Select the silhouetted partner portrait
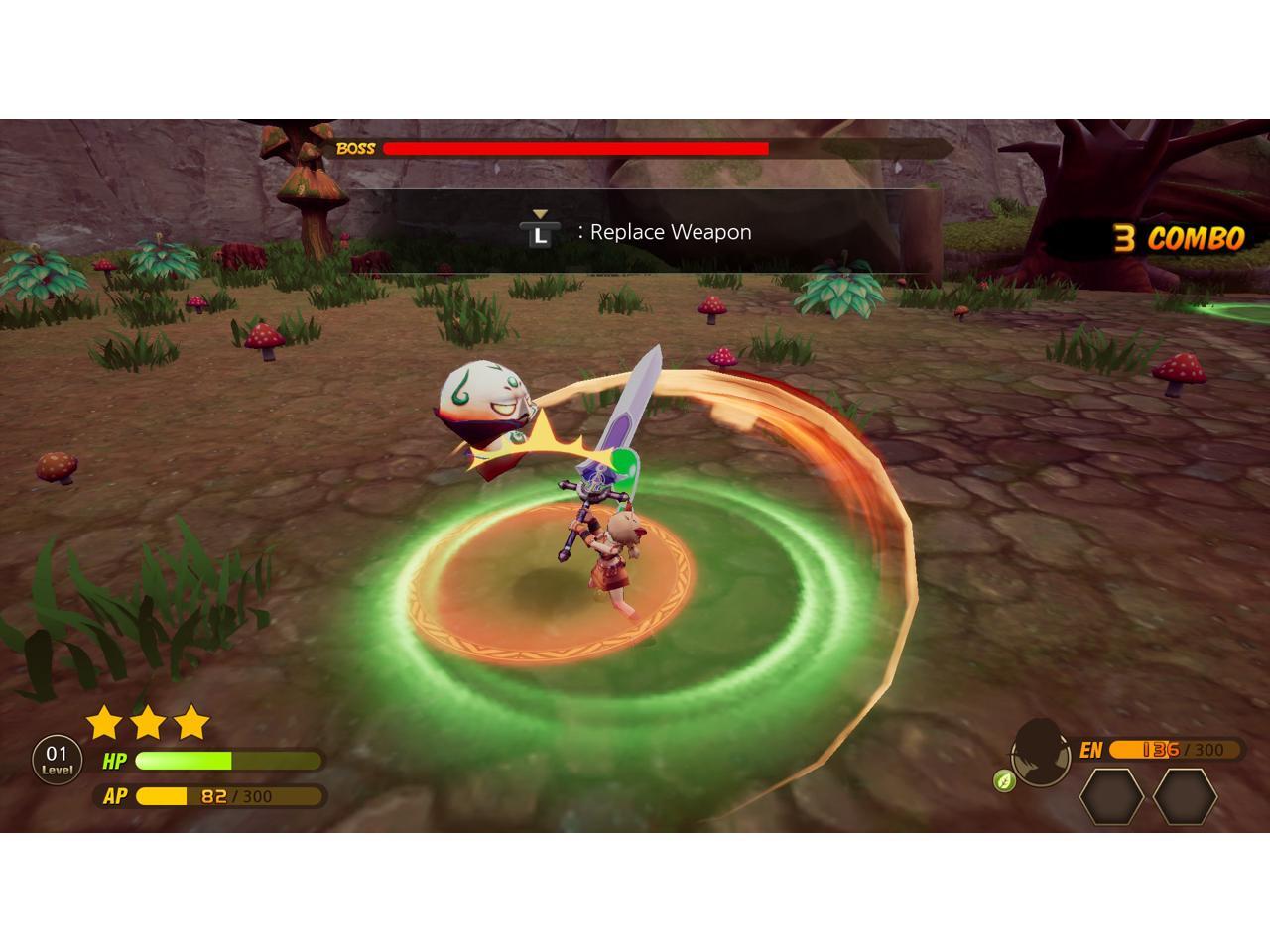The height and width of the screenshot is (952, 1270). [x=1041, y=753]
